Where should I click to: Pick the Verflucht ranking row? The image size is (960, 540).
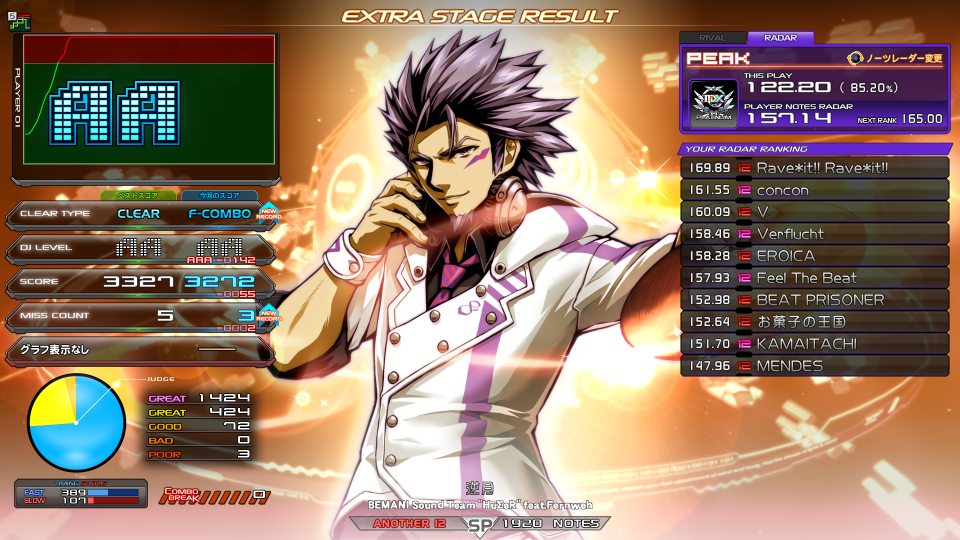point(814,234)
